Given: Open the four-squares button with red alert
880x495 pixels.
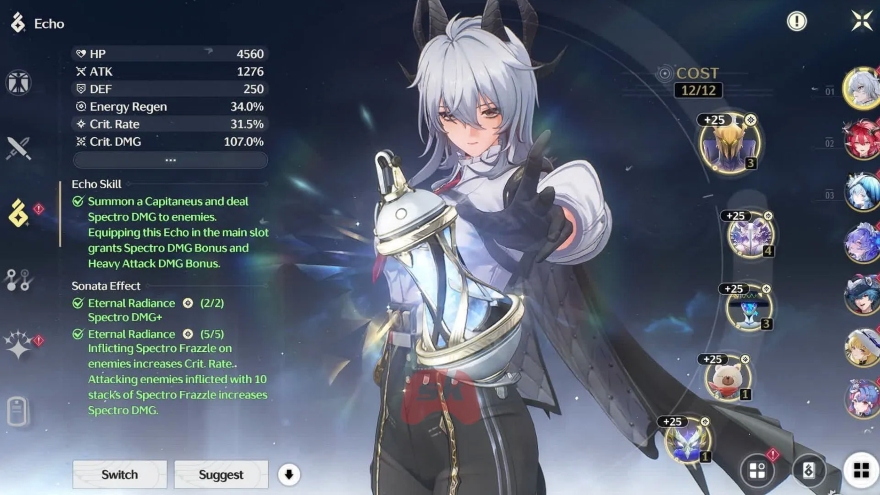Looking at the screenshot, I should click(x=758, y=470).
